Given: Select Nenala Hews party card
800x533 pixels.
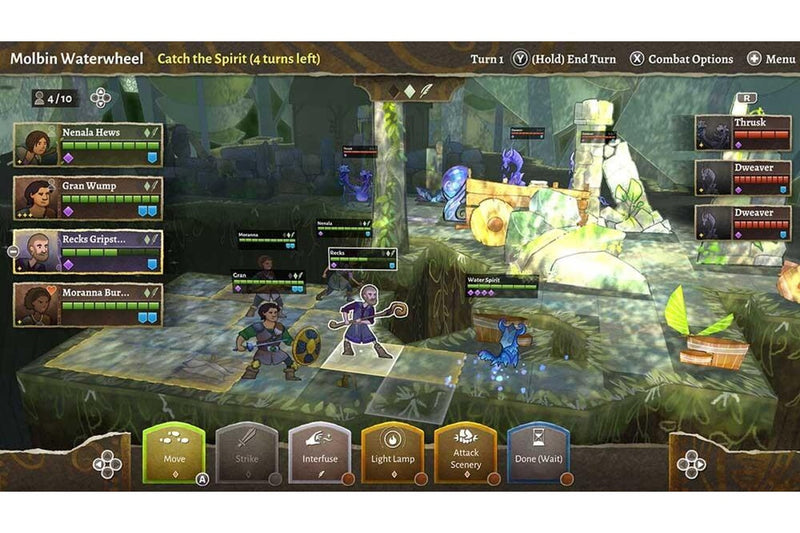Looking at the screenshot, I should (88, 145).
